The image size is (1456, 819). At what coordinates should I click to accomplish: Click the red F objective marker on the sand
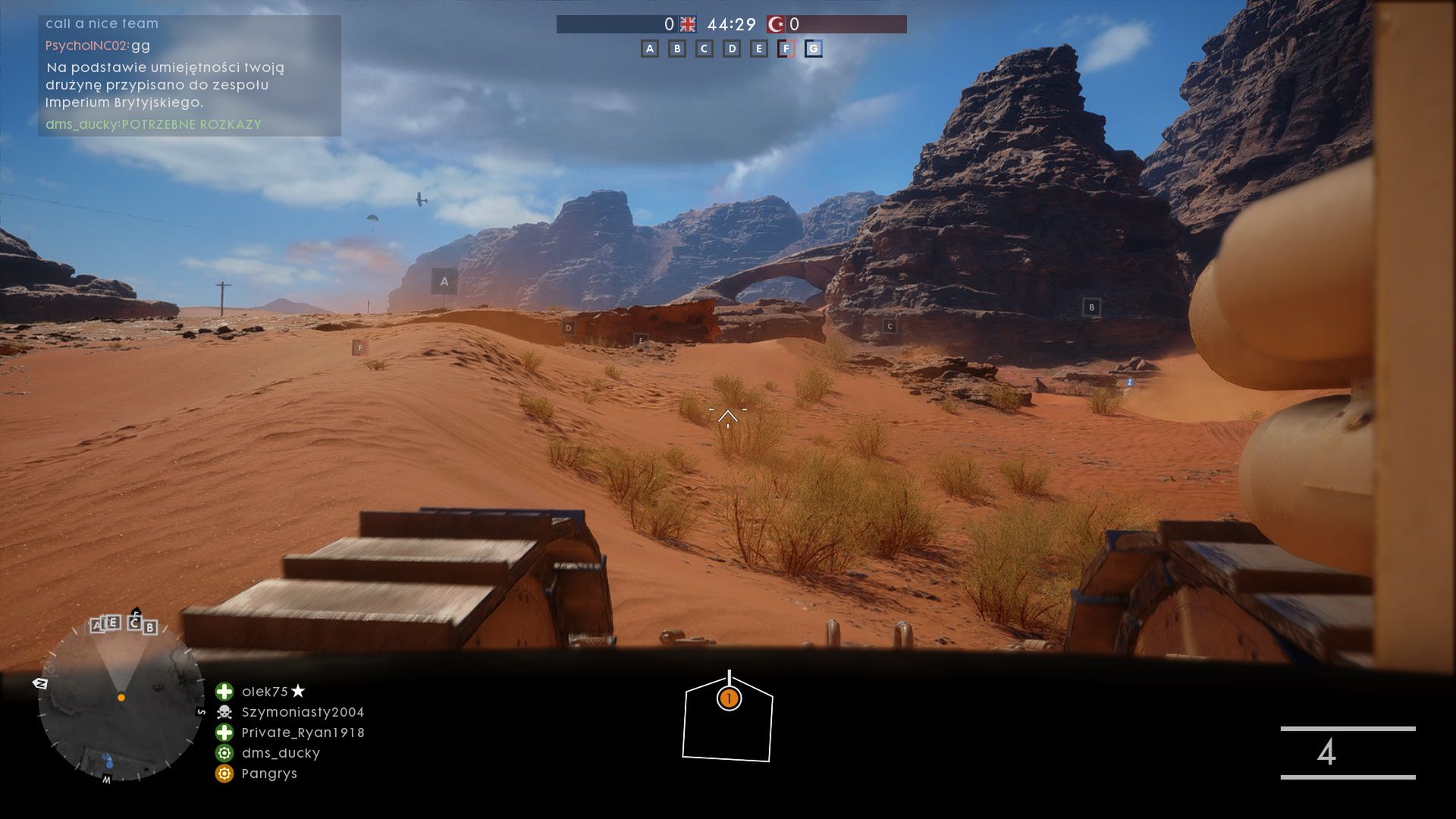point(360,348)
